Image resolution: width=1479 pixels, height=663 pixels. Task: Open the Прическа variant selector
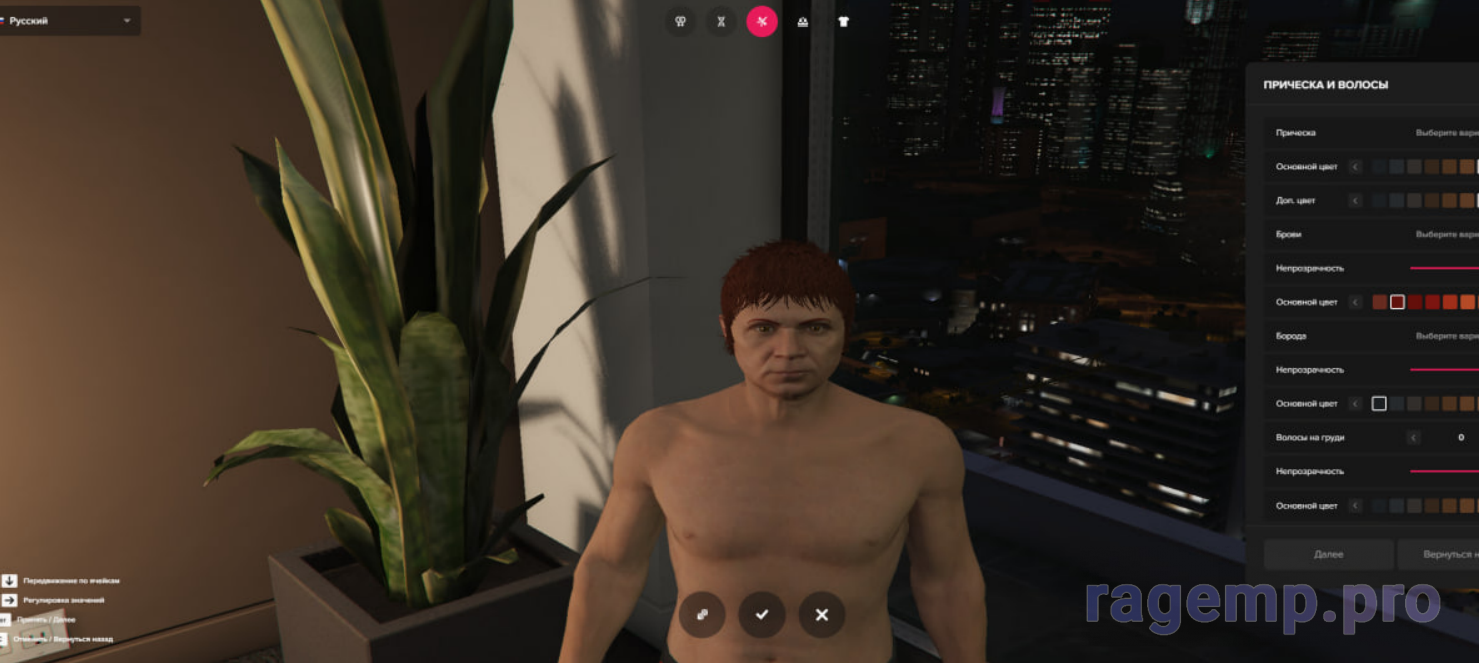pyautogui.click(x=1446, y=133)
